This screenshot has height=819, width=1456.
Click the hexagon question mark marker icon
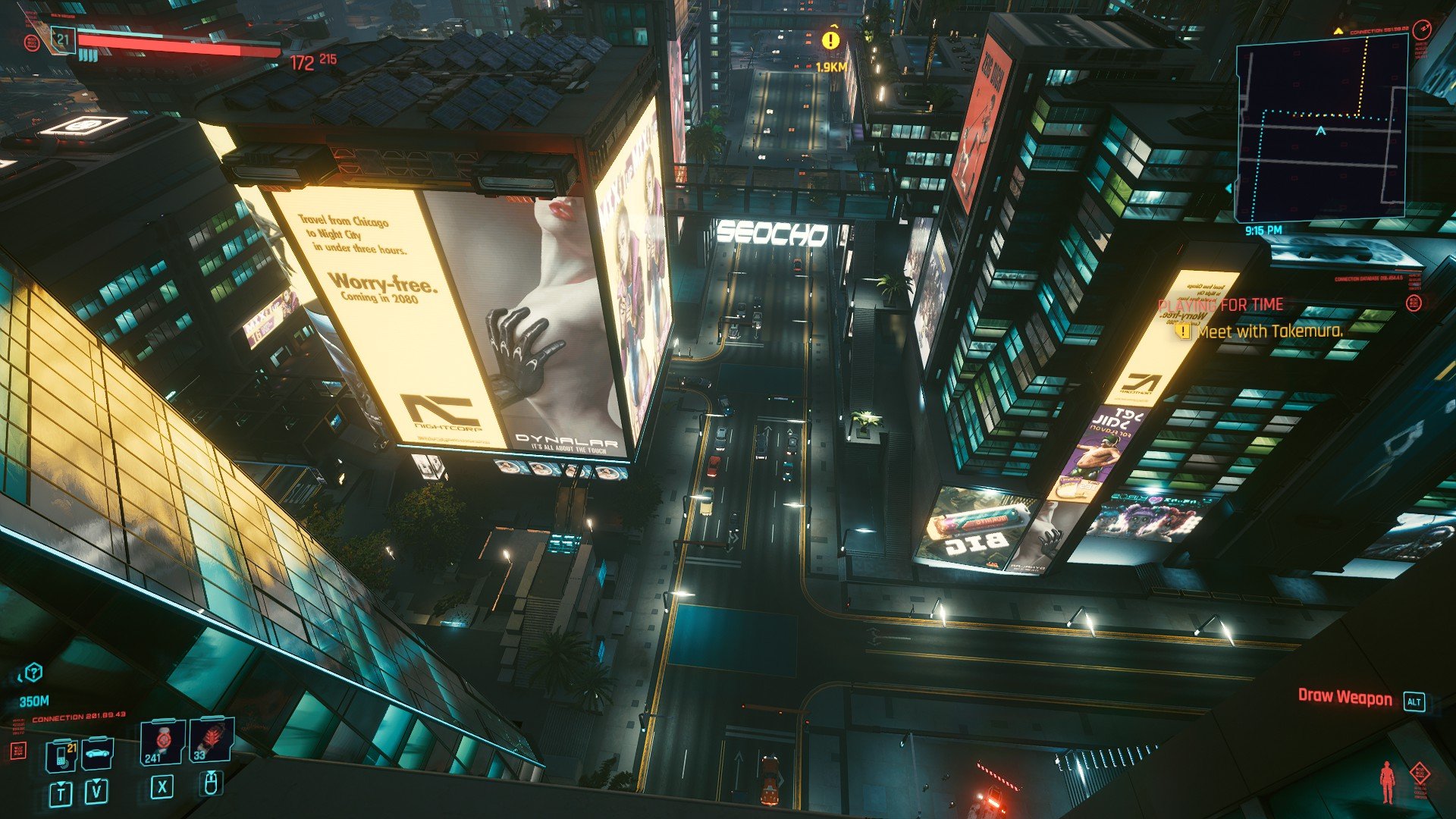(x=33, y=672)
